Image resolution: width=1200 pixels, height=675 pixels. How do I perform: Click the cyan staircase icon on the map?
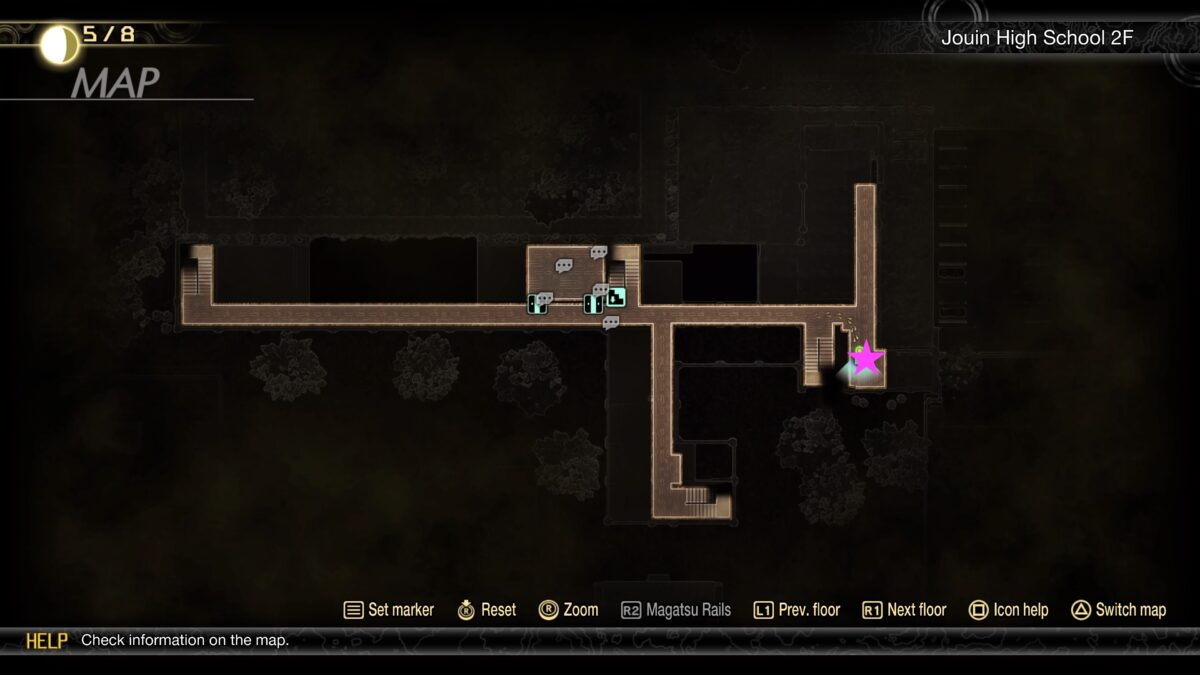[616, 297]
